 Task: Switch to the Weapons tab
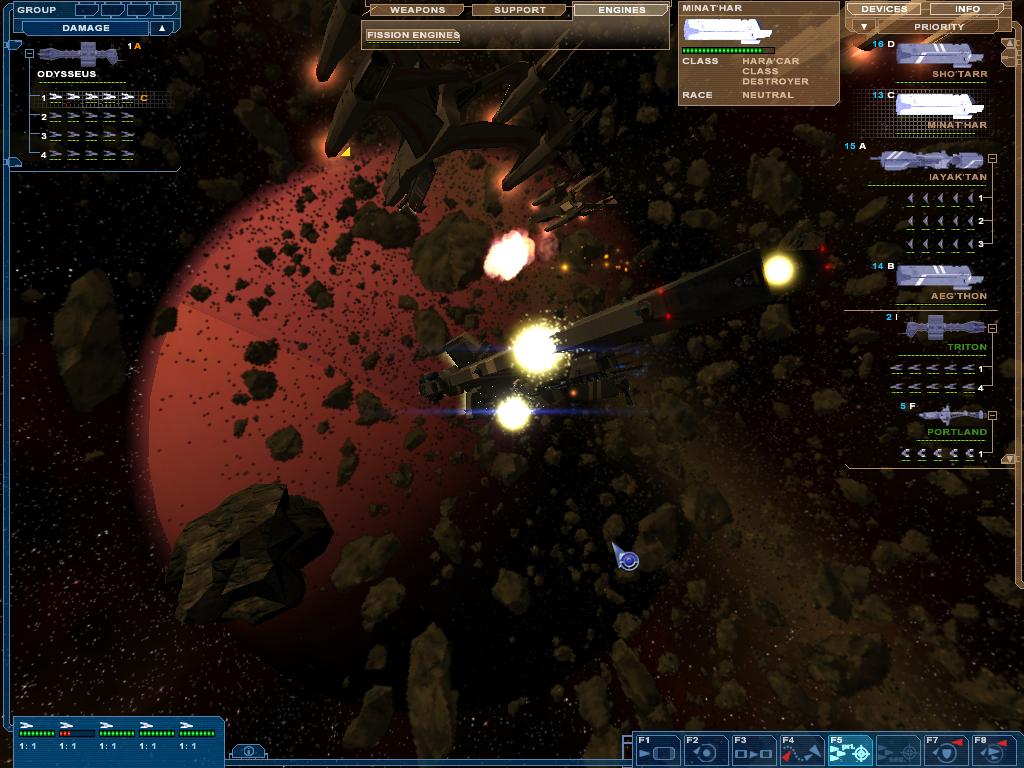pyautogui.click(x=417, y=10)
